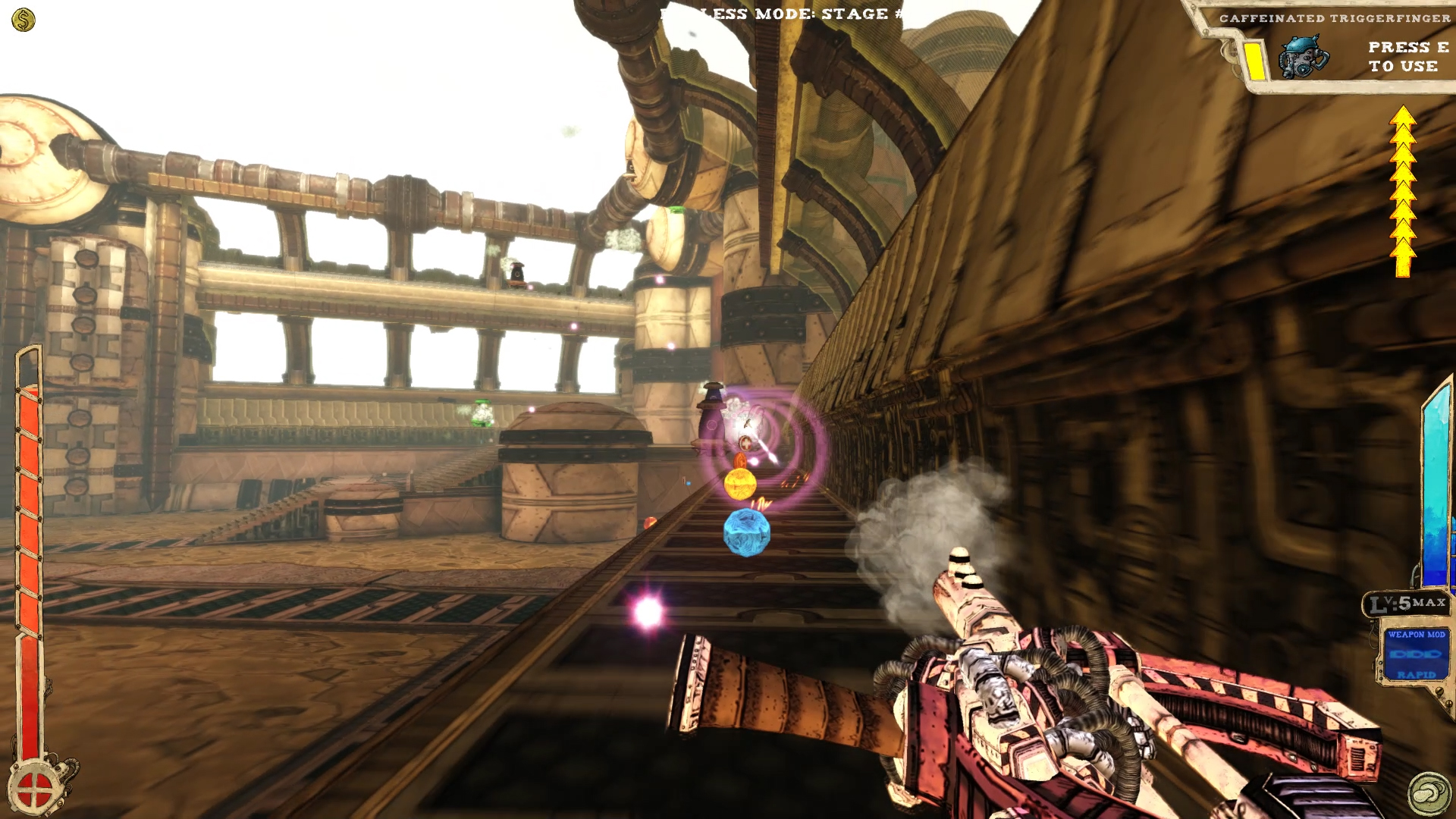This screenshot has width=1456, height=819.
Task: Select the Caffeinated Triggerfinger item icon
Action: 1303,58
